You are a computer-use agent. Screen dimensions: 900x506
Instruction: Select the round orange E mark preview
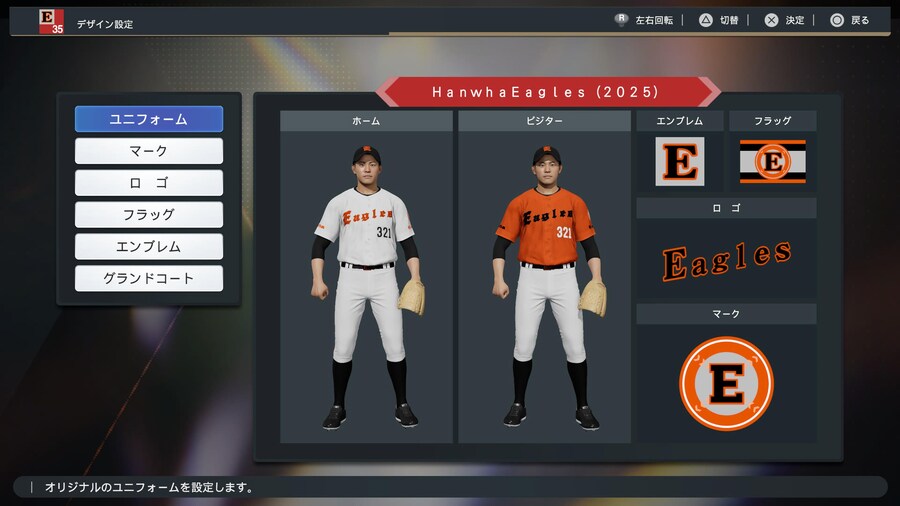pos(726,384)
